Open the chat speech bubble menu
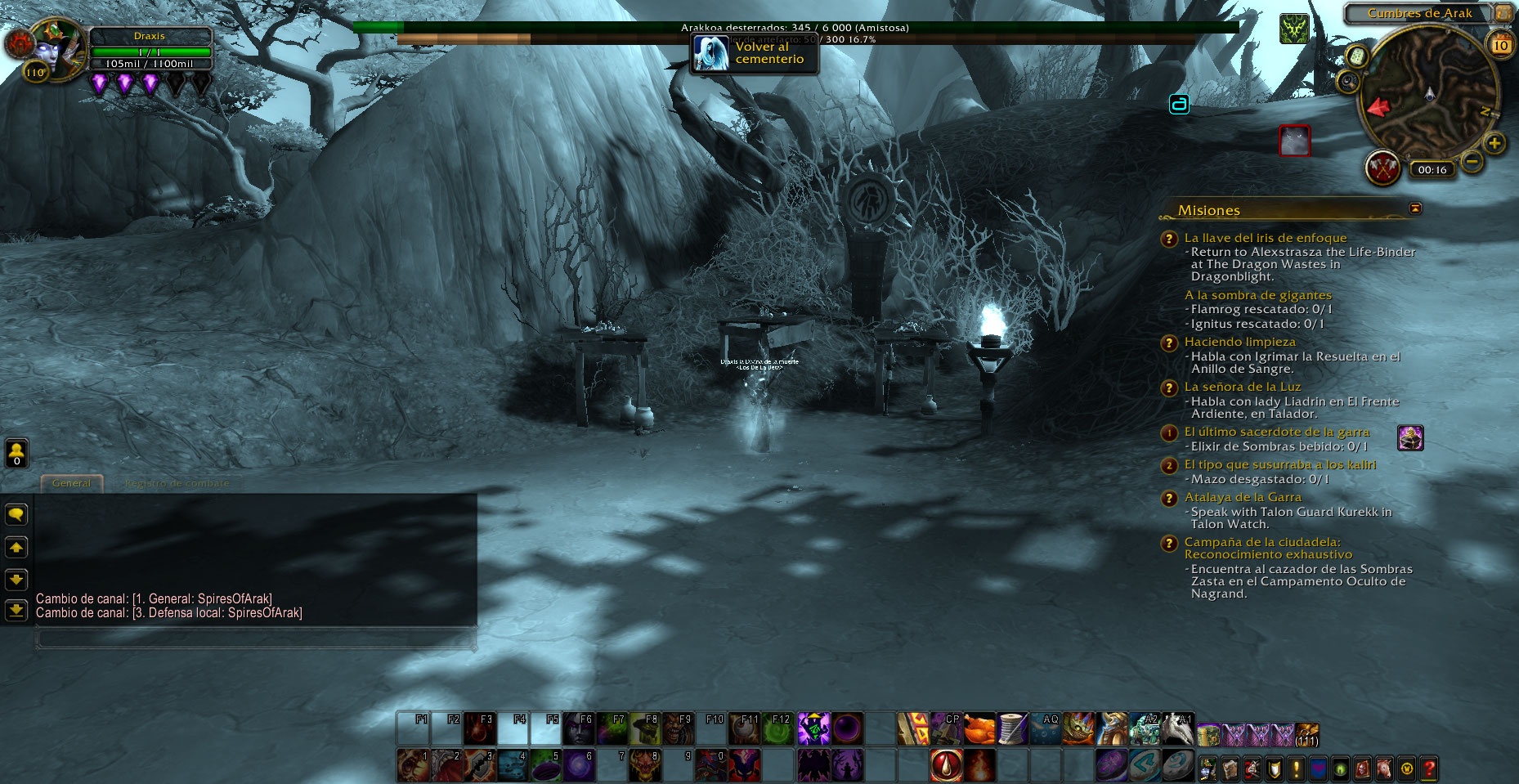The height and width of the screenshot is (784, 1519). [x=16, y=514]
